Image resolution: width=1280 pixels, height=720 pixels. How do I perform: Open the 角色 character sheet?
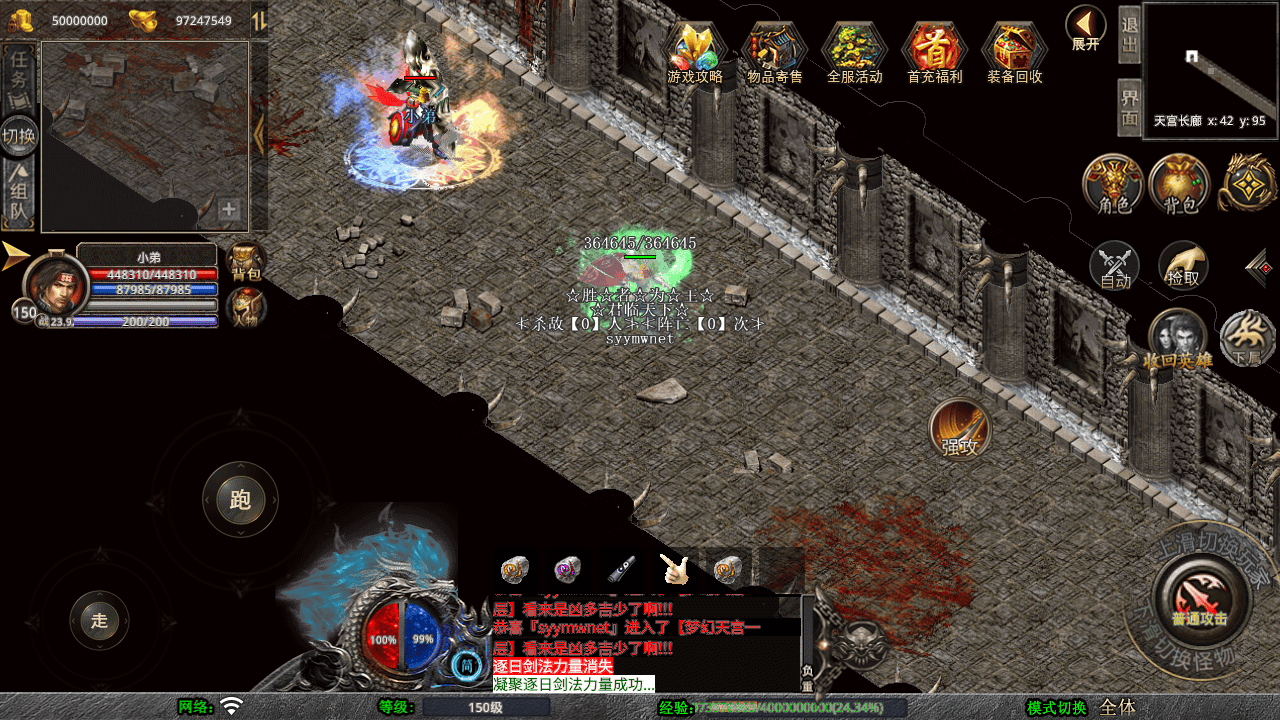(x=1113, y=185)
